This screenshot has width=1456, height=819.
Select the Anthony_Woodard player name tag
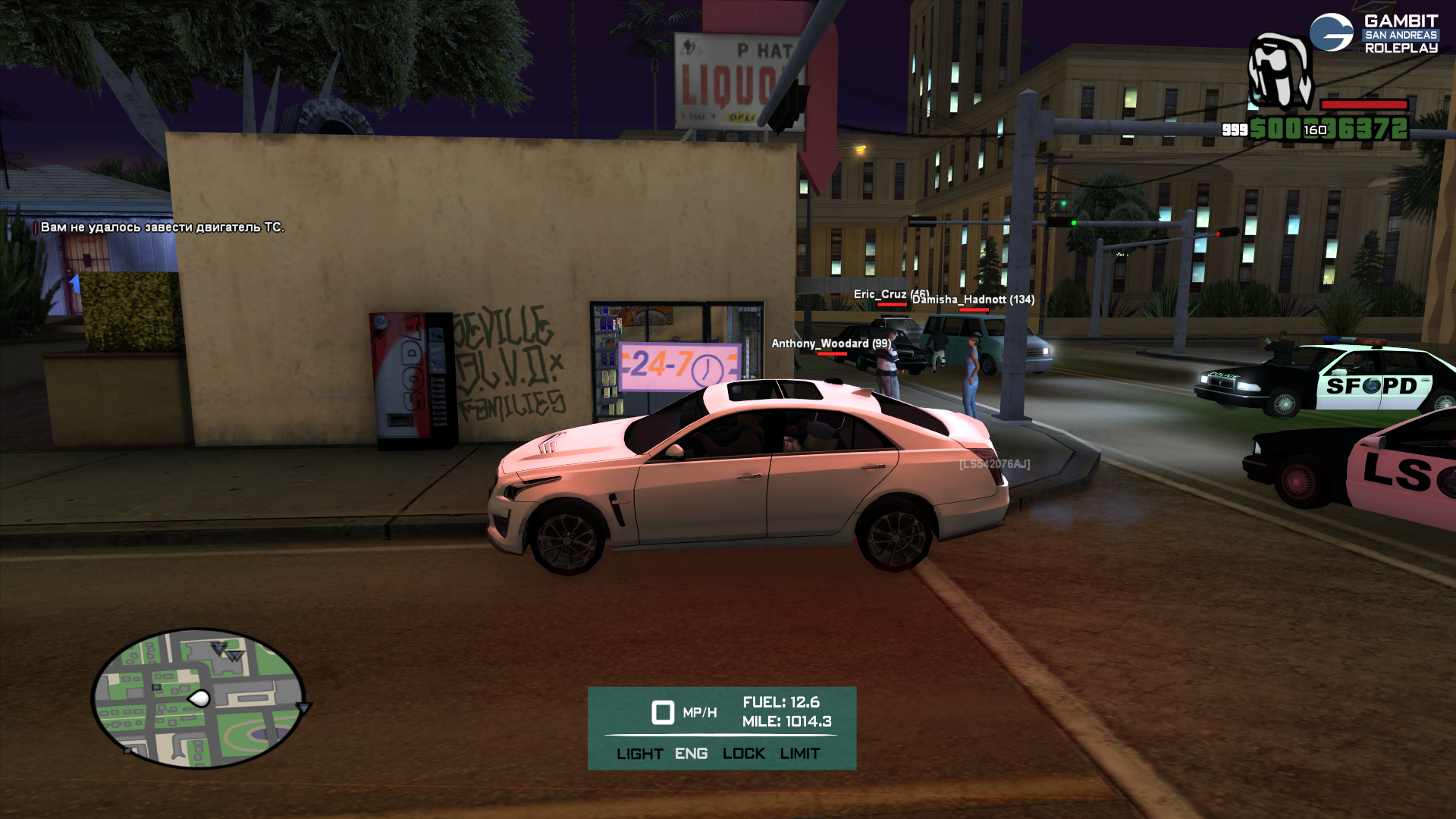point(831,344)
